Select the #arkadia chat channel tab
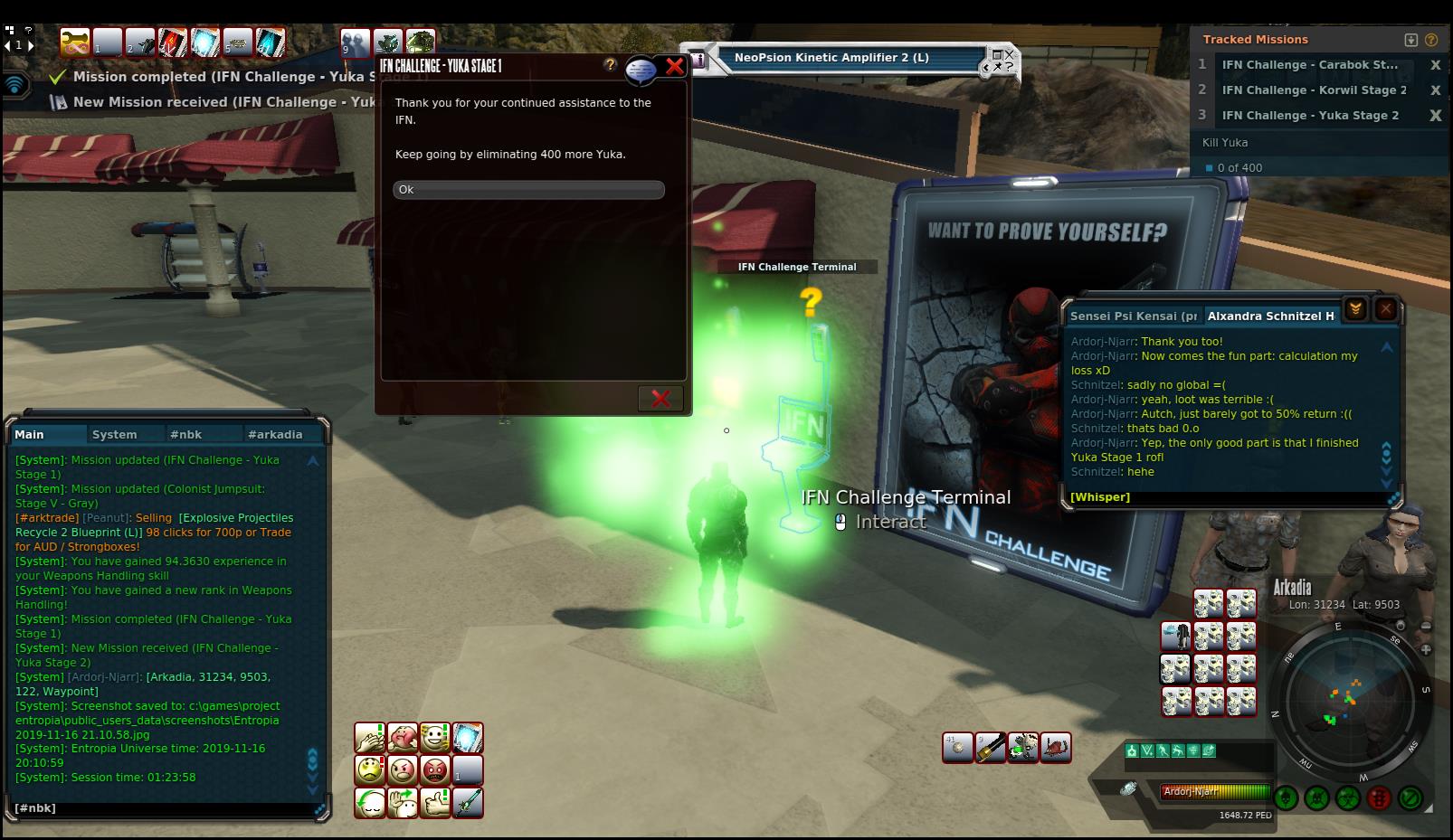 [x=275, y=435]
